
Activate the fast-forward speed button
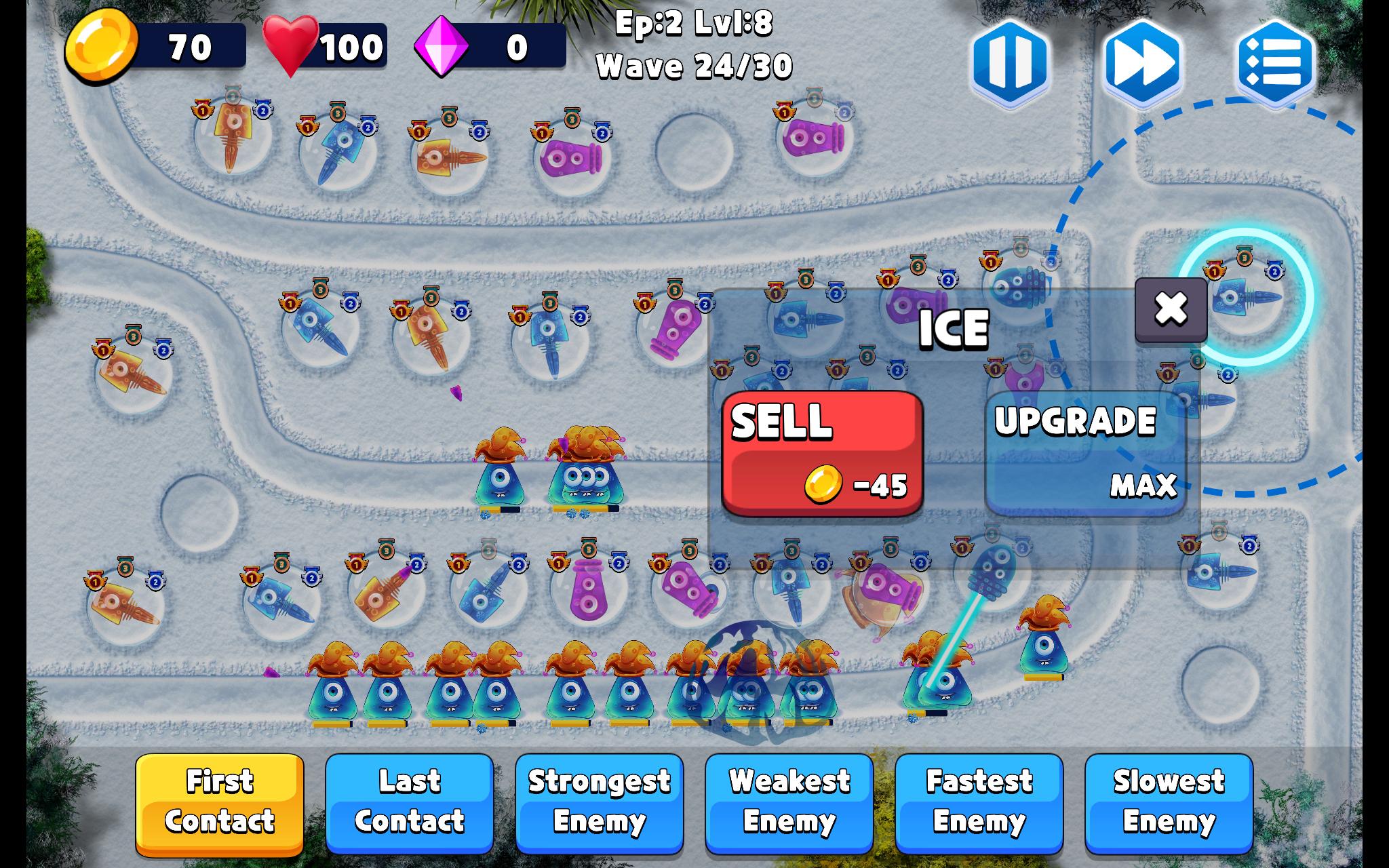[x=1143, y=62]
